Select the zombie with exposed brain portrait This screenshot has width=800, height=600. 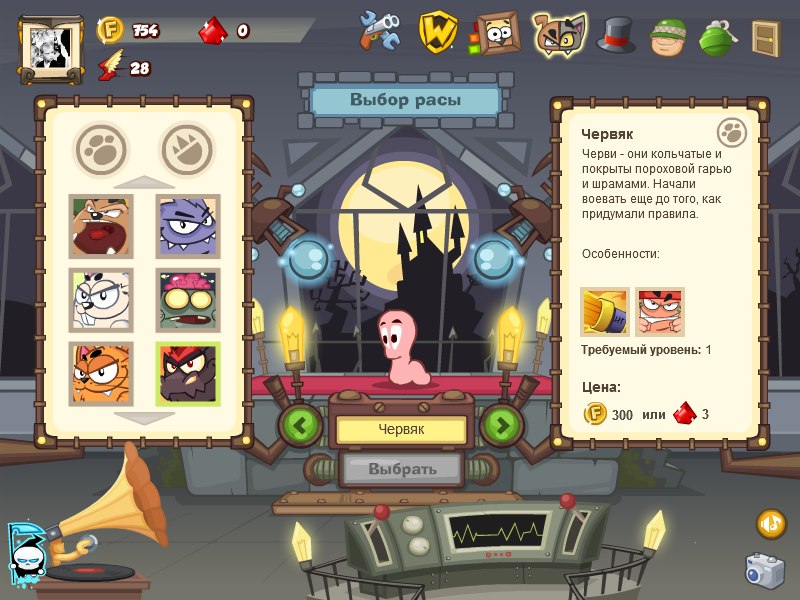click(x=188, y=300)
